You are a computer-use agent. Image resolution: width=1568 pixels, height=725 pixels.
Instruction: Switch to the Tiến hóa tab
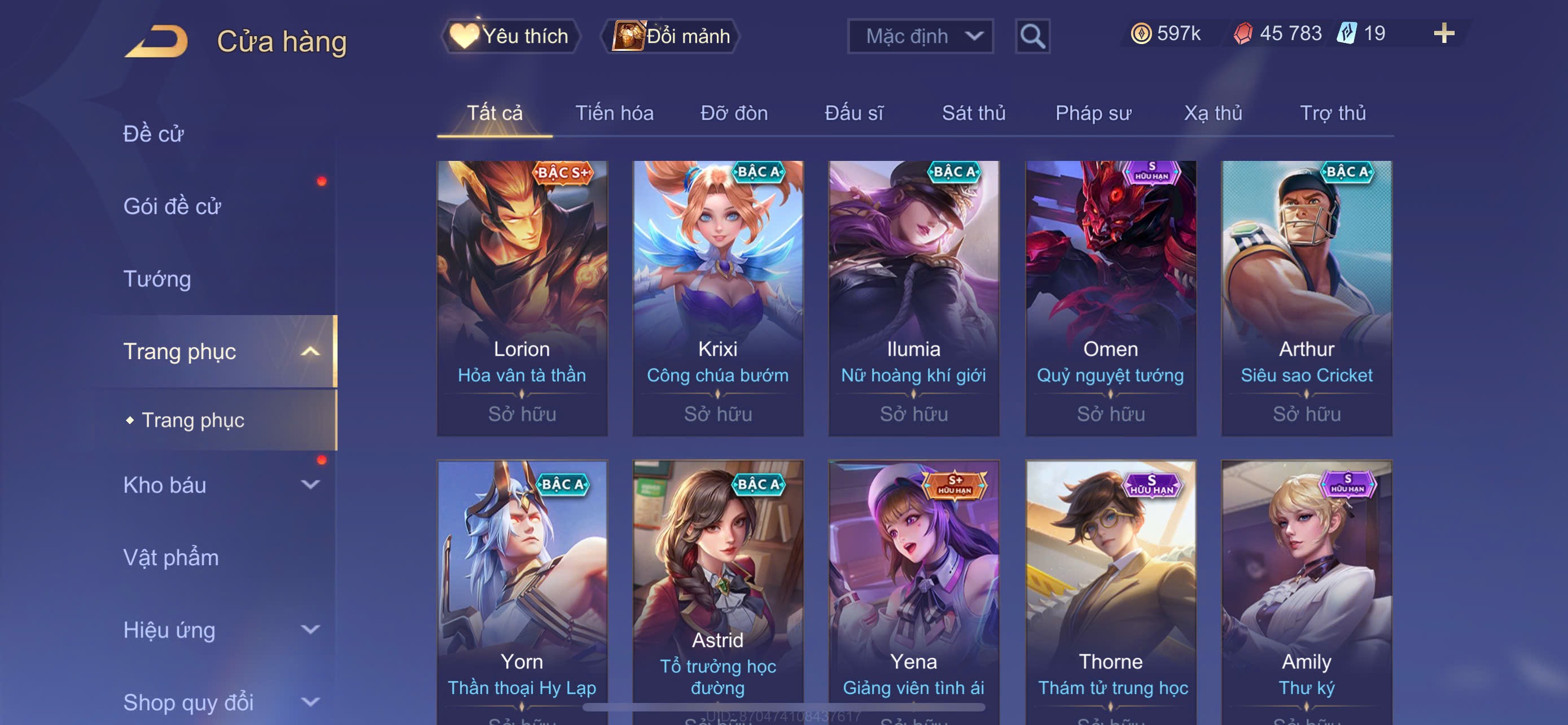click(x=614, y=113)
